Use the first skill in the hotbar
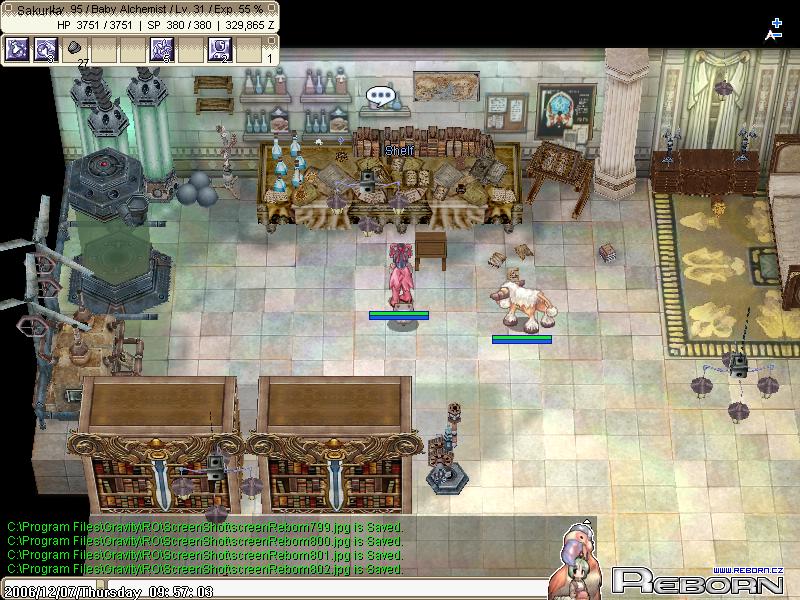 [17, 48]
